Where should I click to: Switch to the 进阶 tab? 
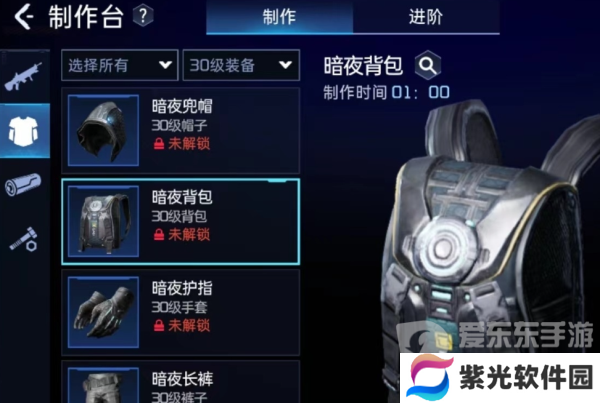pyautogui.click(x=426, y=17)
